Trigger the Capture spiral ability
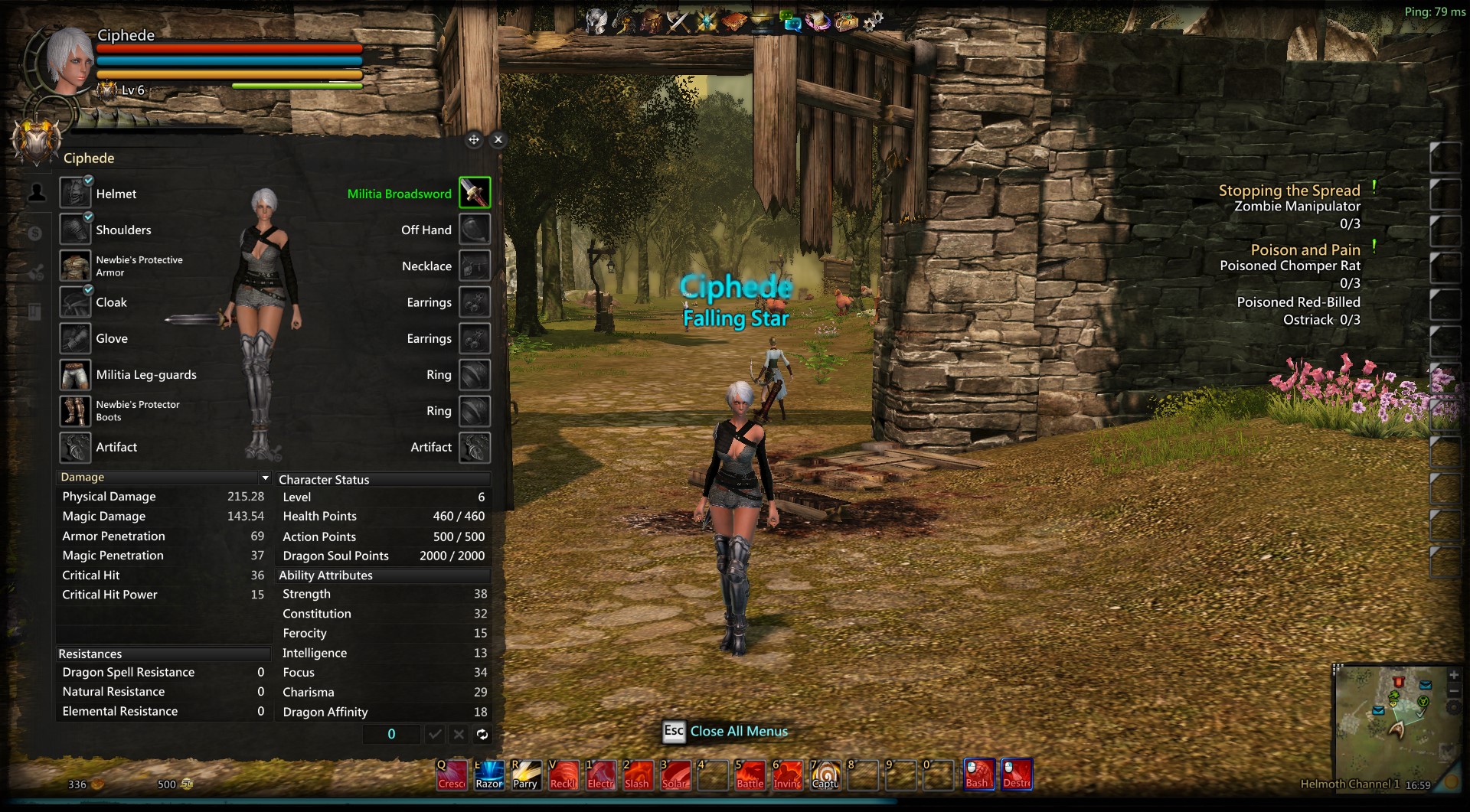This screenshot has width=1470, height=812. coord(825,775)
